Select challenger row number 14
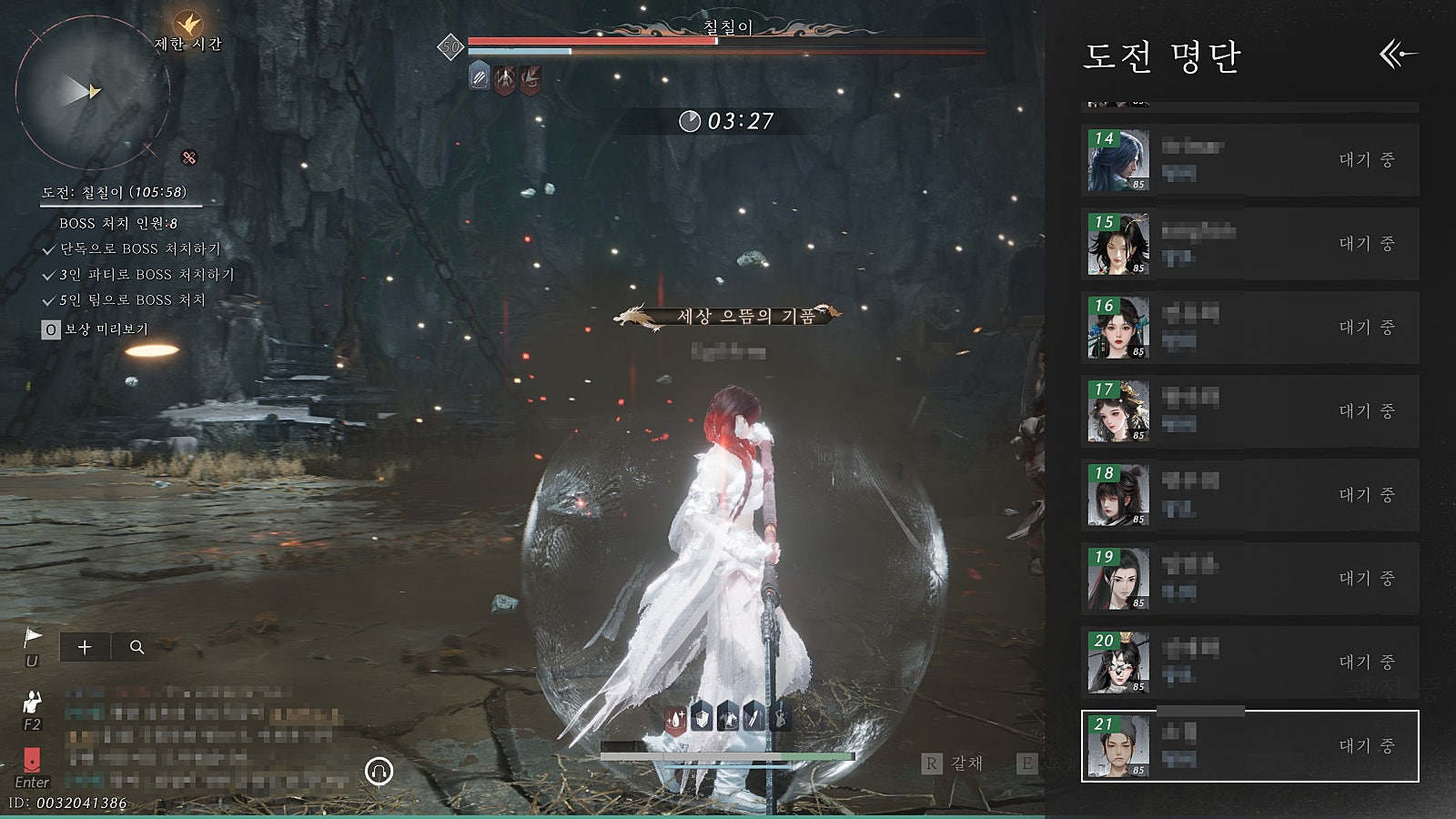Viewport: 1456px width, 819px height. pyautogui.click(x=1249, y=160)
